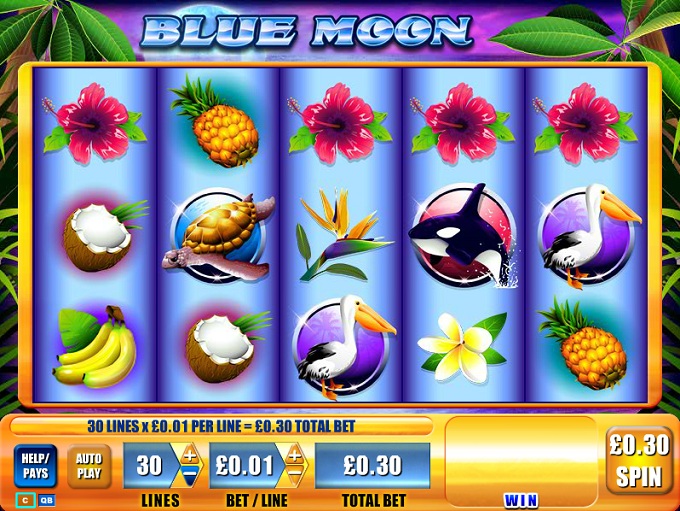Decrease the number of lines with minus
This screenshot has height=511, width=680.
pos(188,476)
